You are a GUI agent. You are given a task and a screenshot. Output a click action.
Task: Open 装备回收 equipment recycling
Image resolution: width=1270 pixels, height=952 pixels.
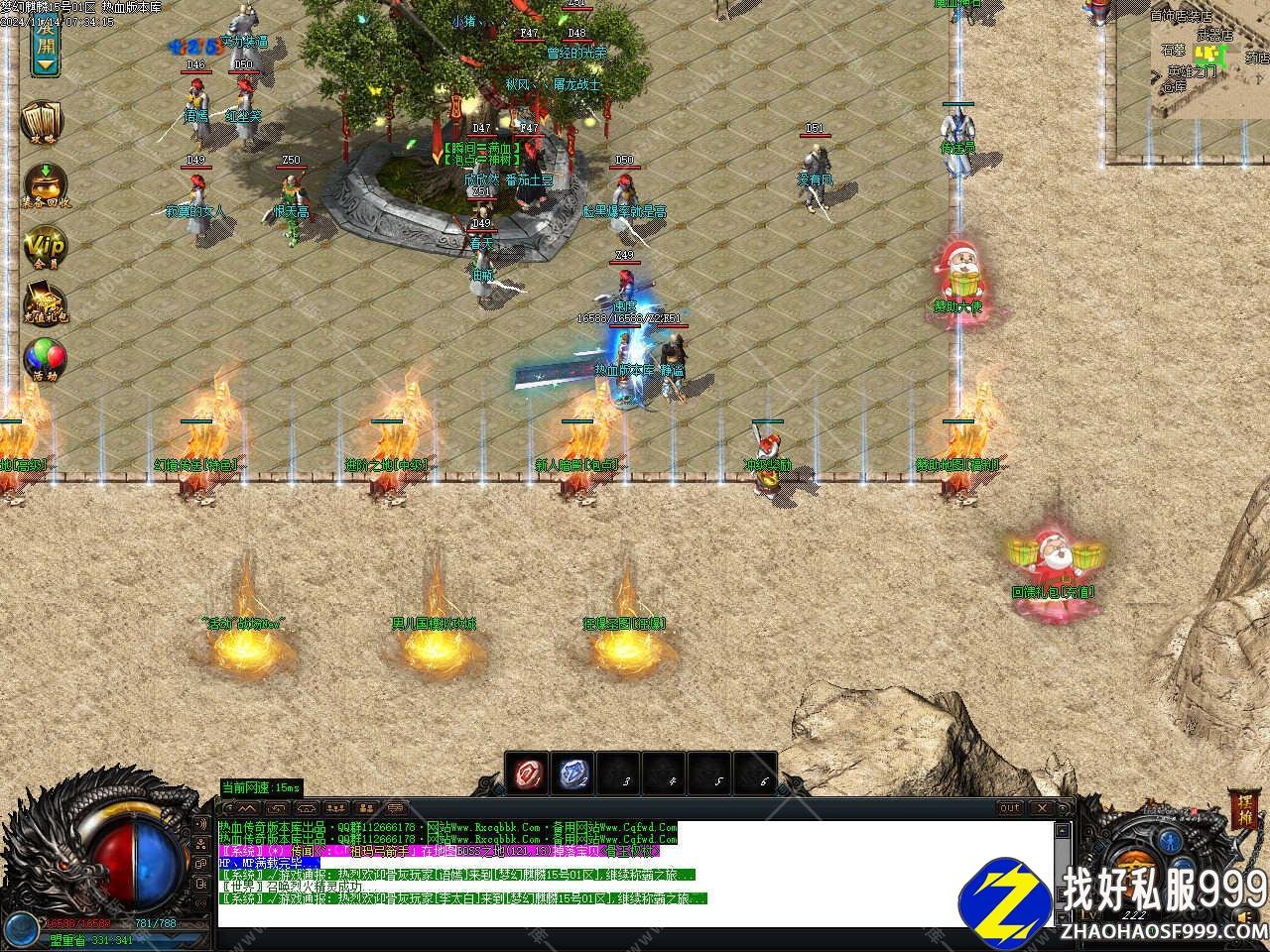tap(45, 185)
